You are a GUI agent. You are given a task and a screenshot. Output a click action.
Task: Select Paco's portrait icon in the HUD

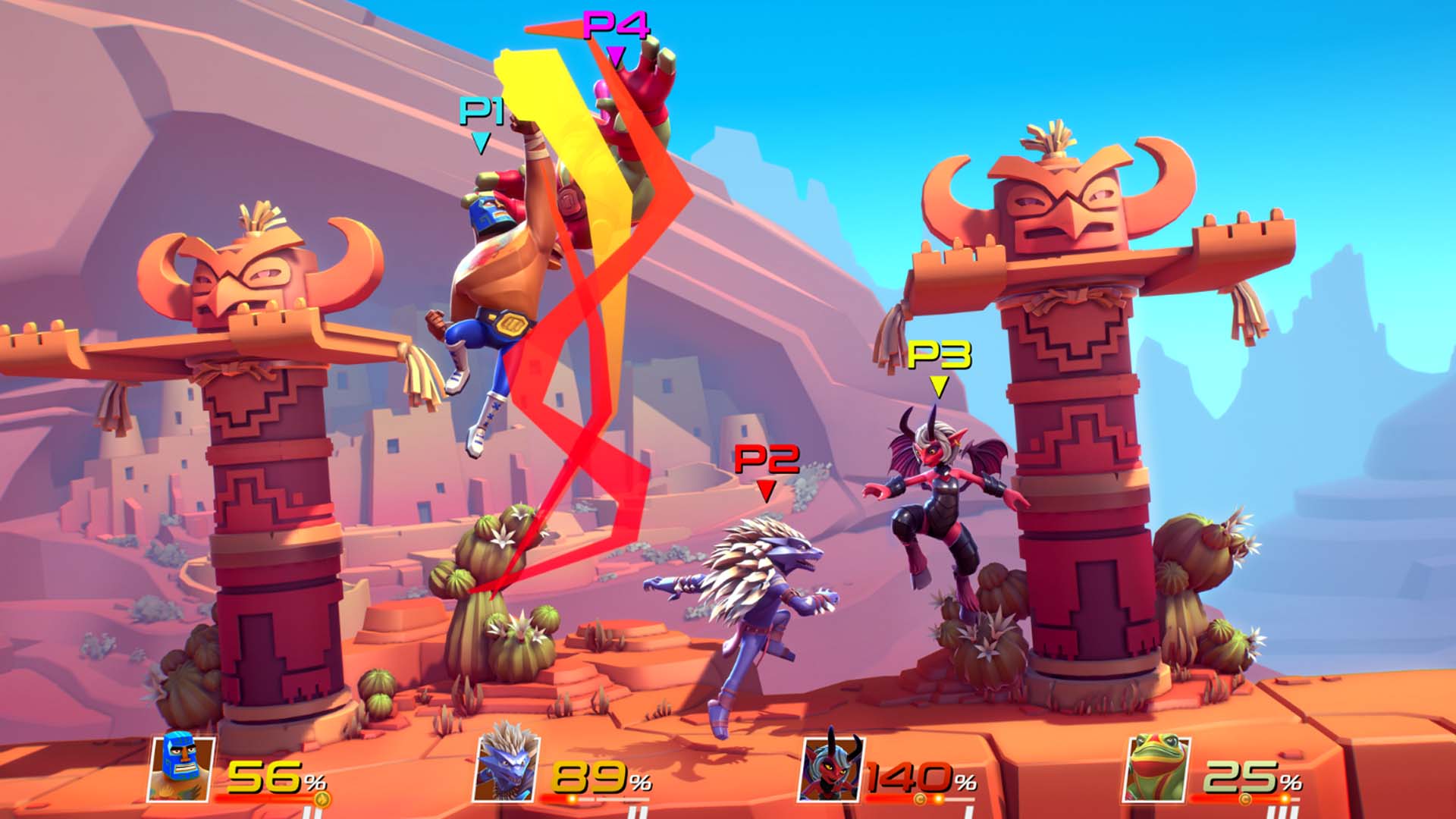pyautogui.click(x=180, y=770)
